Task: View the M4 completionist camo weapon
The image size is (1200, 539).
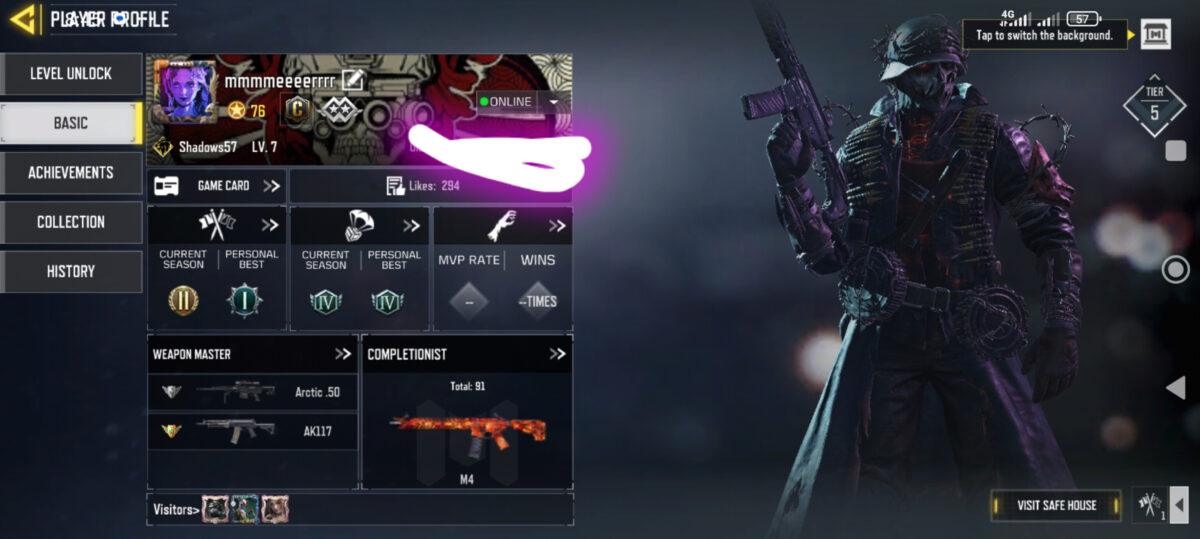Action: pyautogui.click(x=467, y=430)
